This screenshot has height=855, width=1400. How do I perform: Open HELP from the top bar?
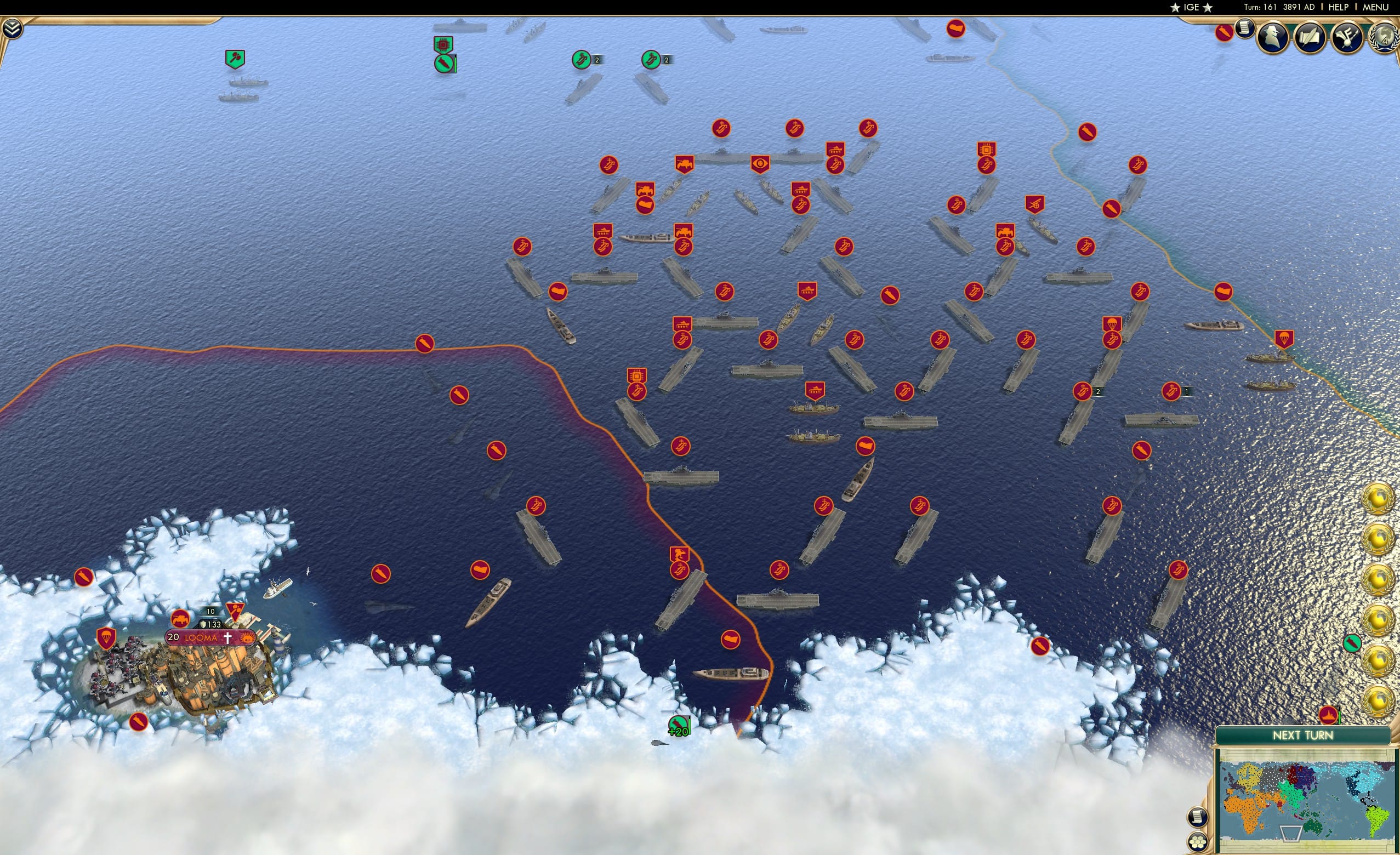(1339, 7)
